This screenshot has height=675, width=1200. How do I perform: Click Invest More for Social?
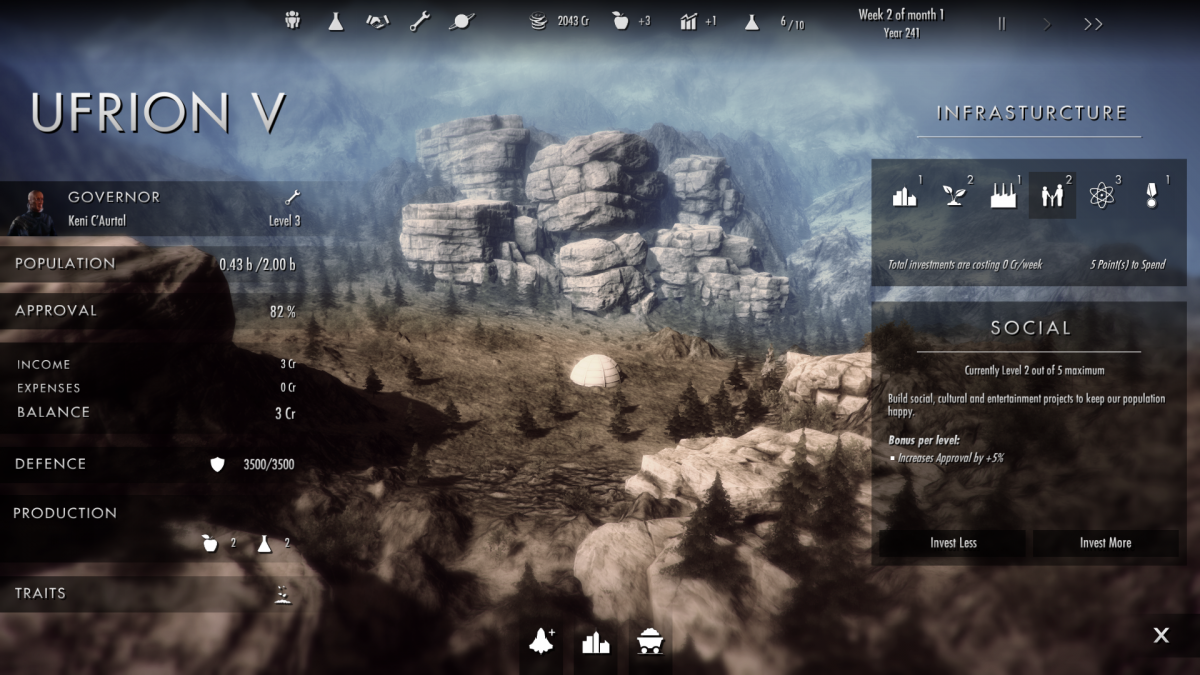click(x=1105, y=543)
